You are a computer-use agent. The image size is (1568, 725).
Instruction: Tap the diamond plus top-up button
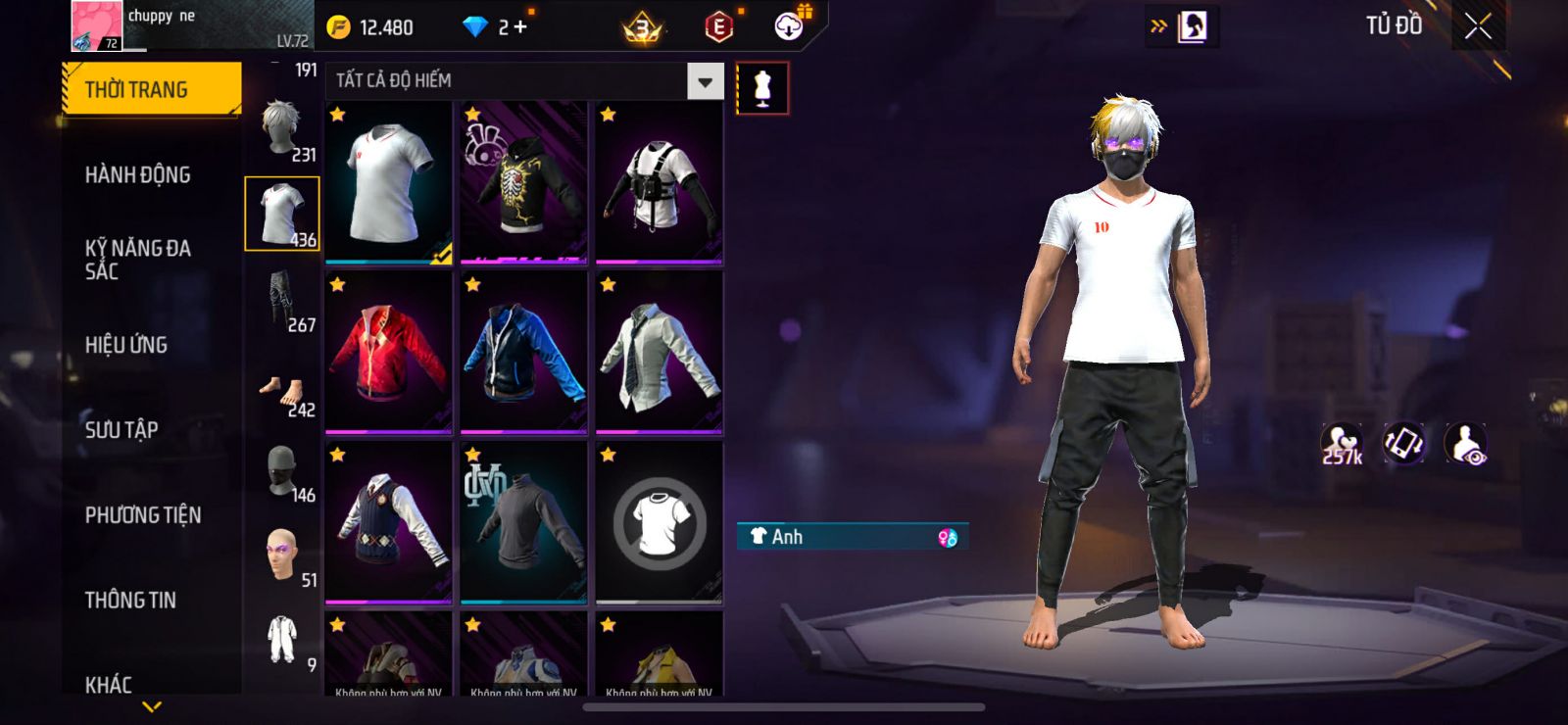(x=519, y=27)
